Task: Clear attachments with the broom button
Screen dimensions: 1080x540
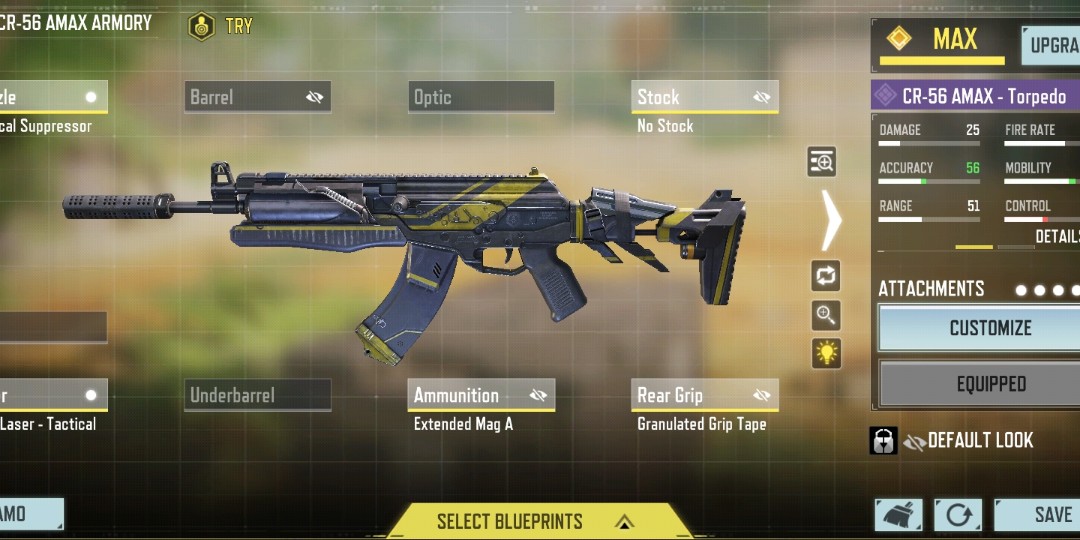Action: point(898,515)
